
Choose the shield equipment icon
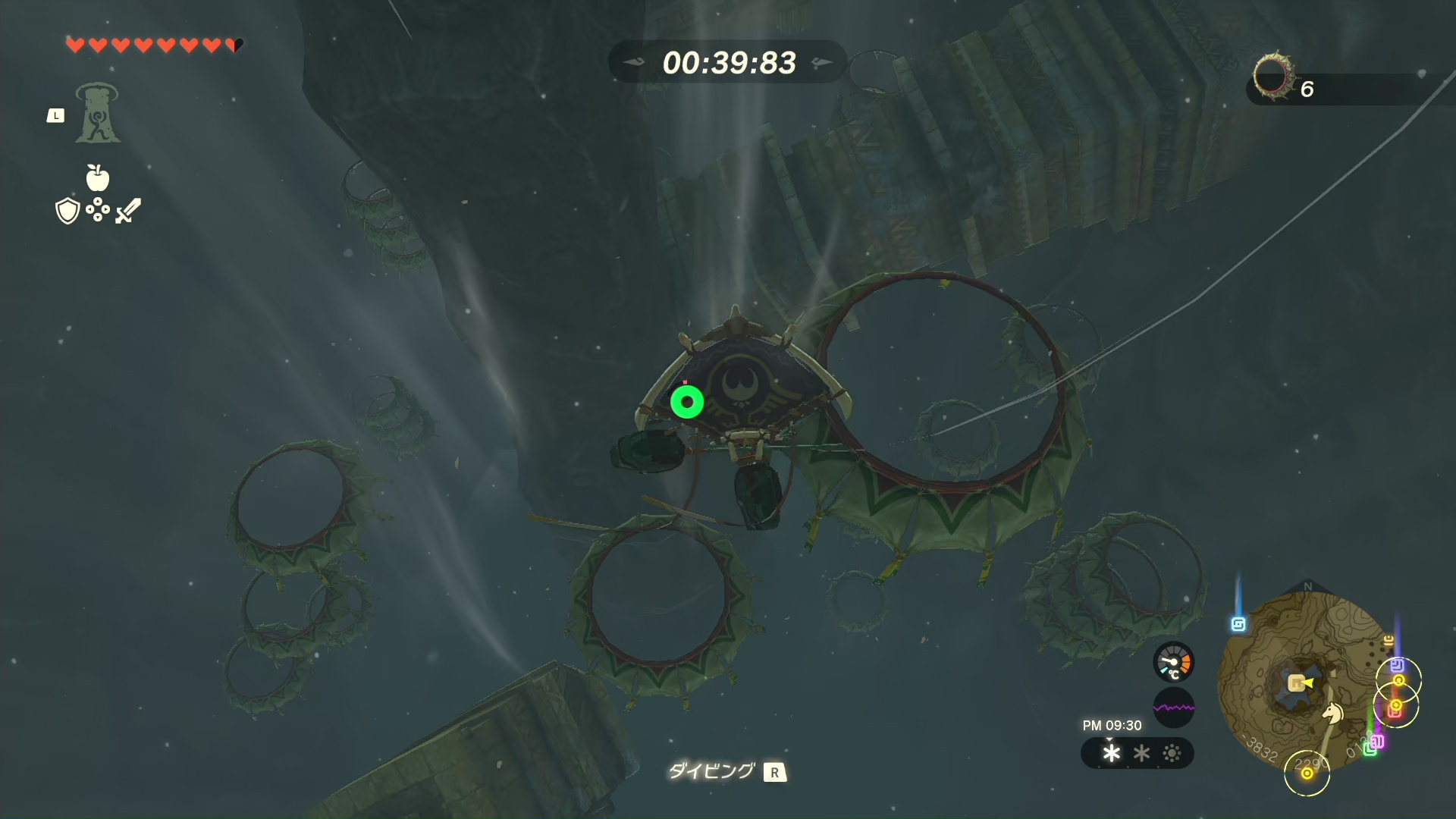pyautogui.click(x=67, y=211)
